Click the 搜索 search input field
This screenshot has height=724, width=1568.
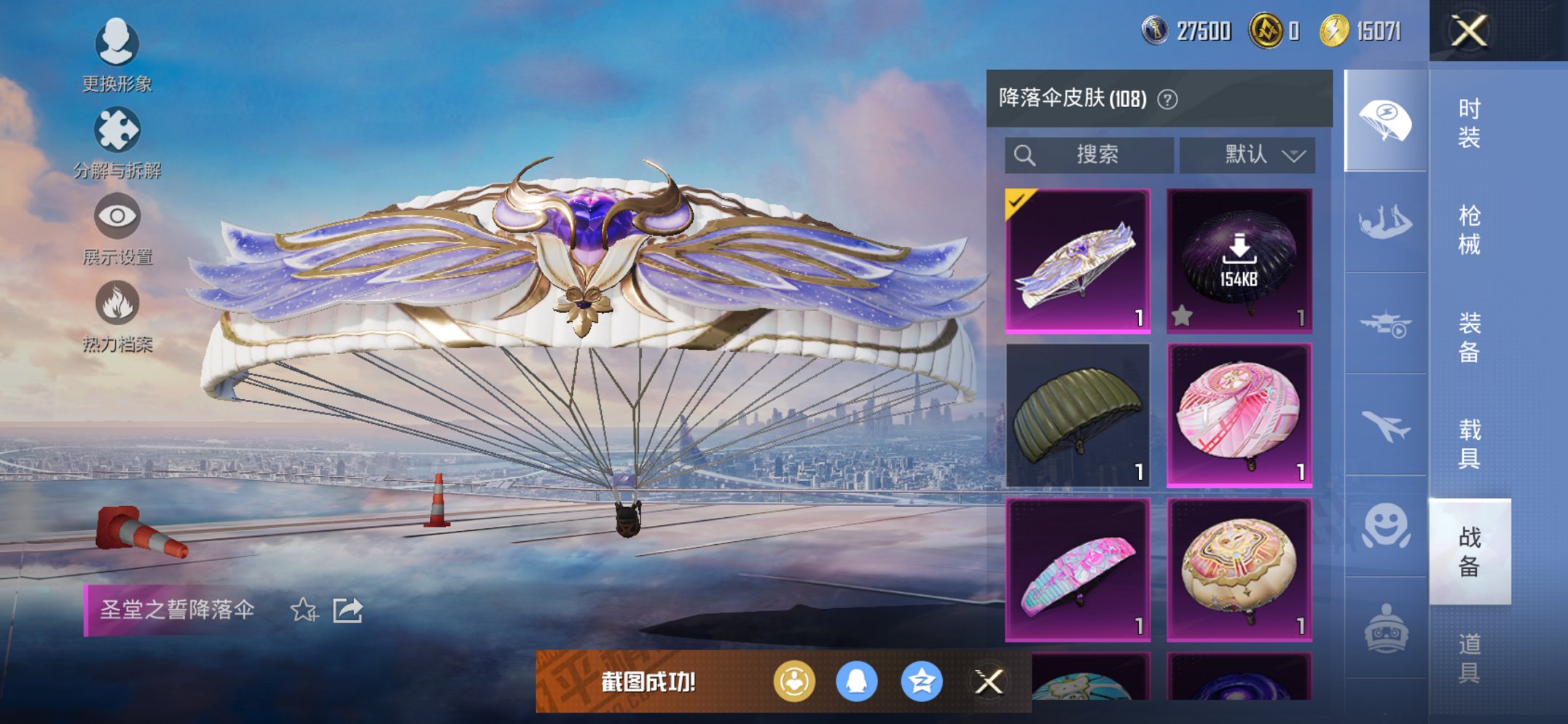tap(1093, 154)
